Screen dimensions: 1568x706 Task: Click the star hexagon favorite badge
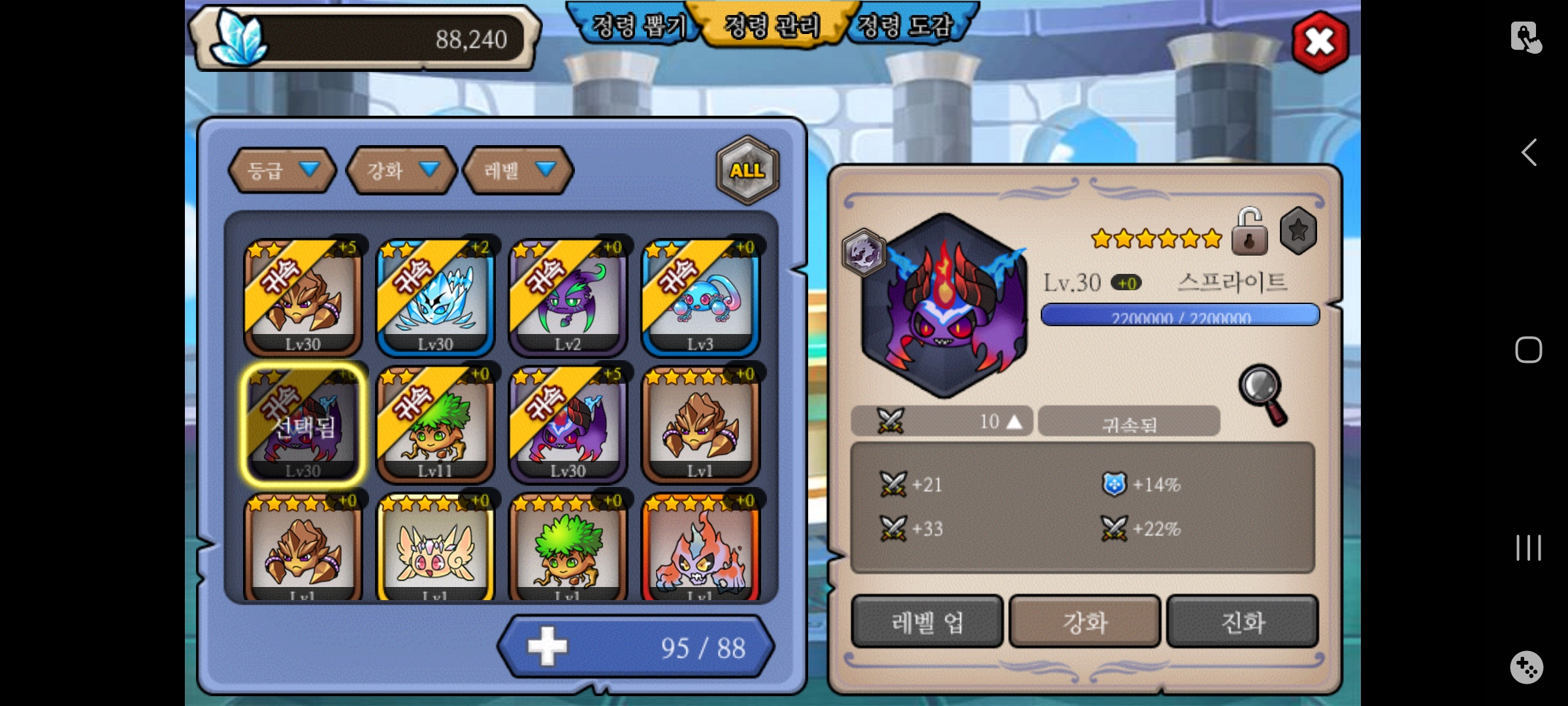coord(1298,231)
